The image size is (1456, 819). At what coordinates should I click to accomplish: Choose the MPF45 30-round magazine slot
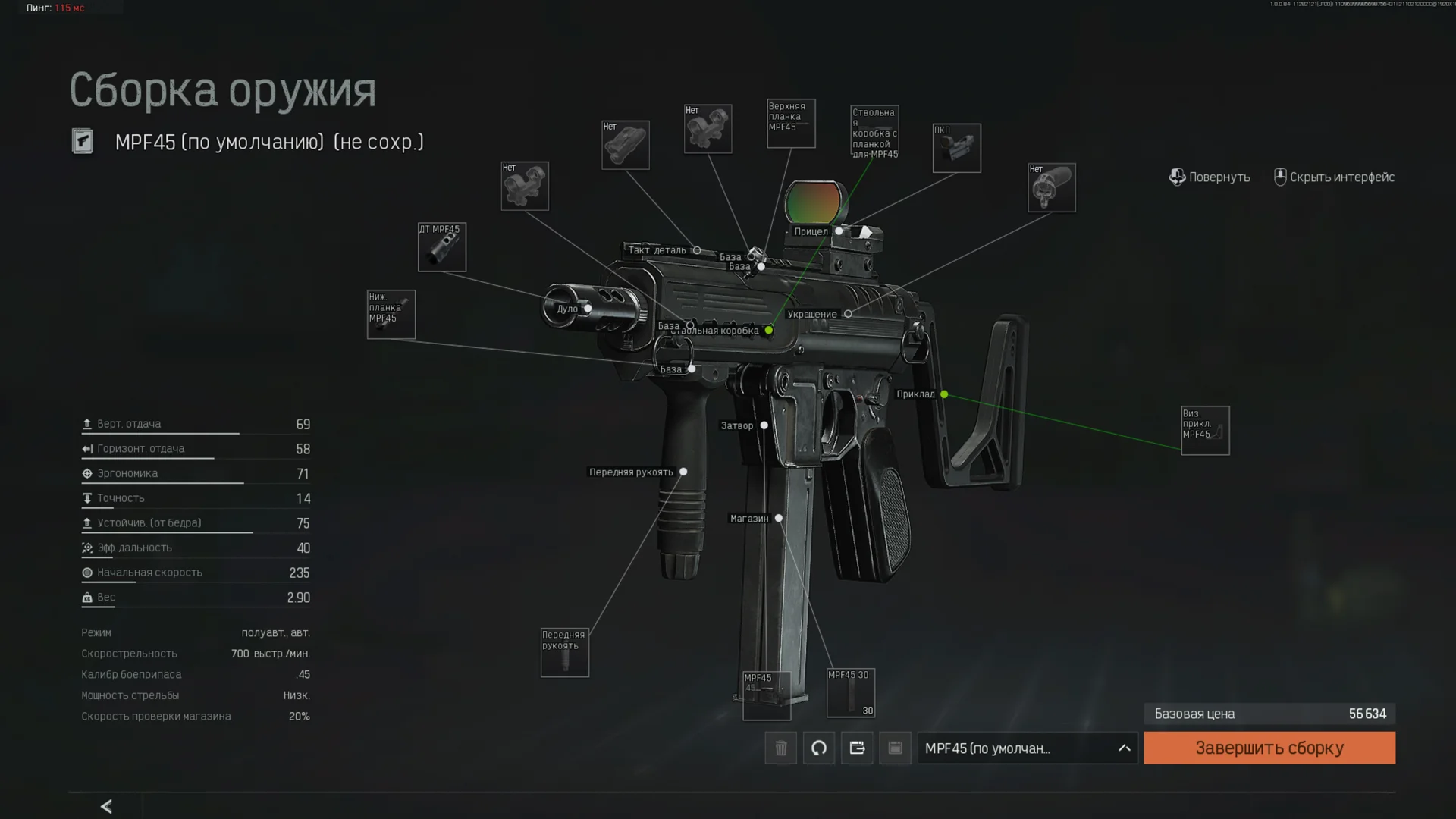pos(850,692)
